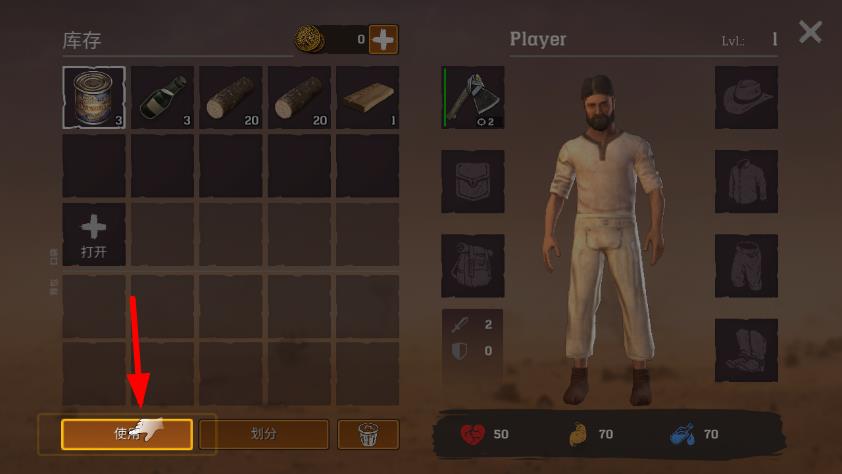The image size is (842, 474).
Task: Click the 划分 (split) button
Action: [264, 434]
